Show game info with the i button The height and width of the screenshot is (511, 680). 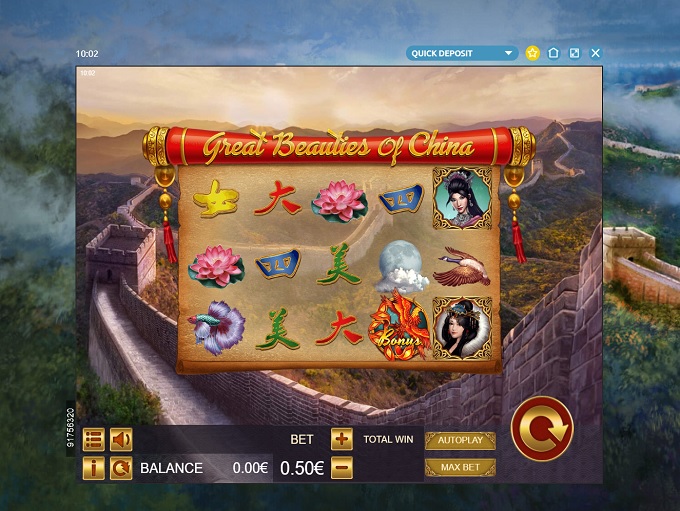(93, 468)
